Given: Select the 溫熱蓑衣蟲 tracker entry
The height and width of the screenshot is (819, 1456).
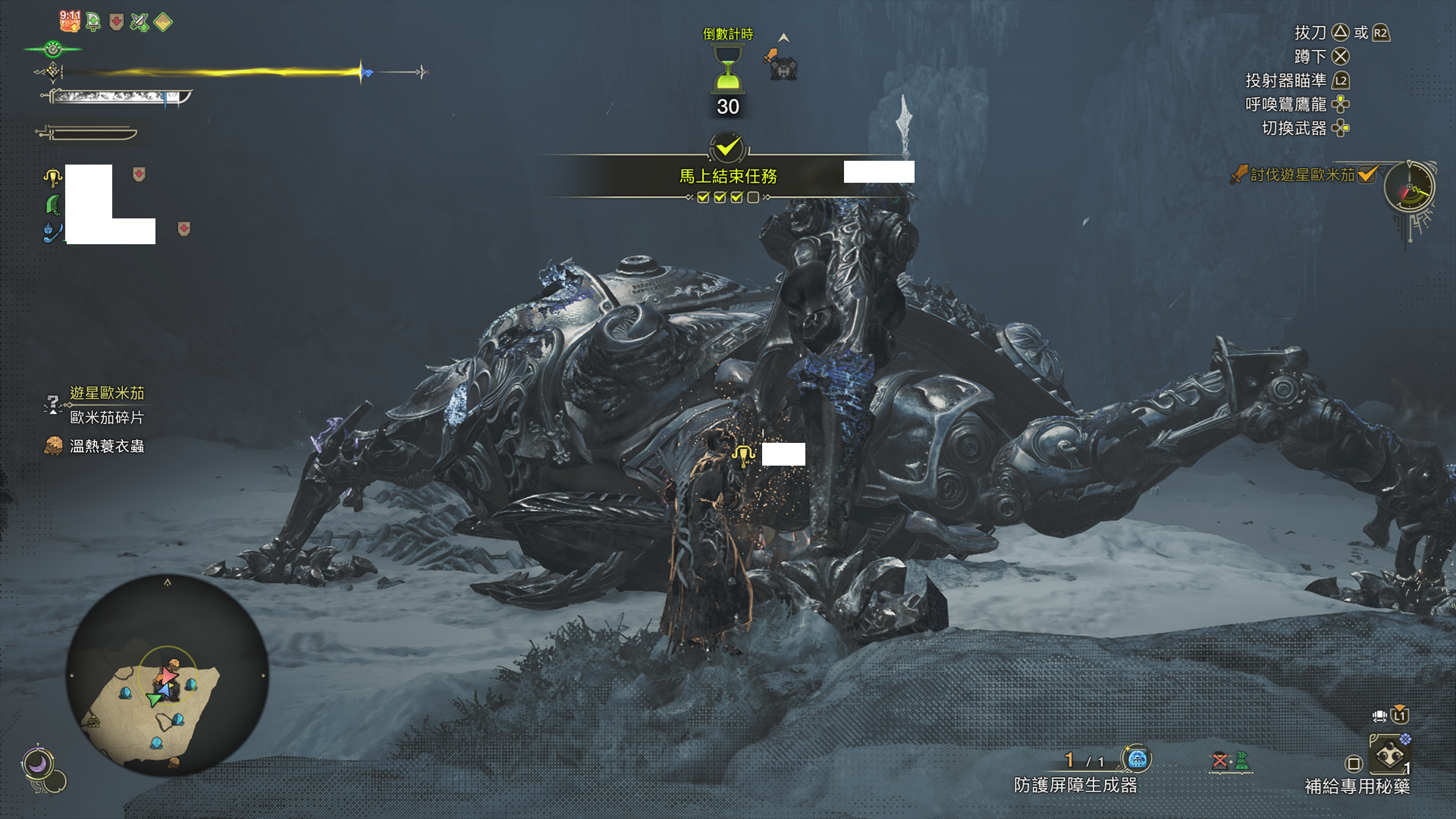Looking at the screenshot, I should coord(106,446).
